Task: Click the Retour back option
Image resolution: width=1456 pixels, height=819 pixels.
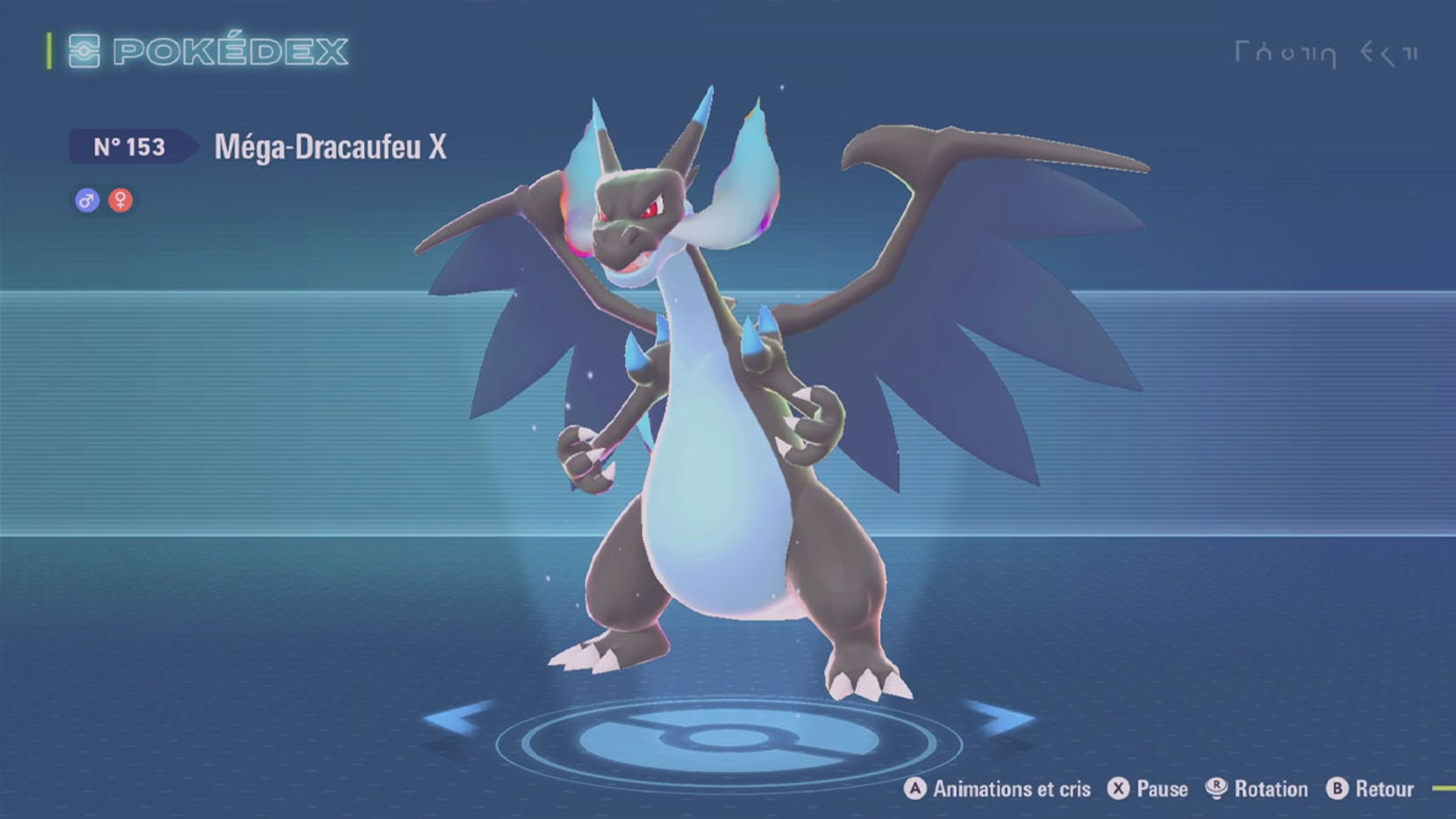Action: [1370, 789]
